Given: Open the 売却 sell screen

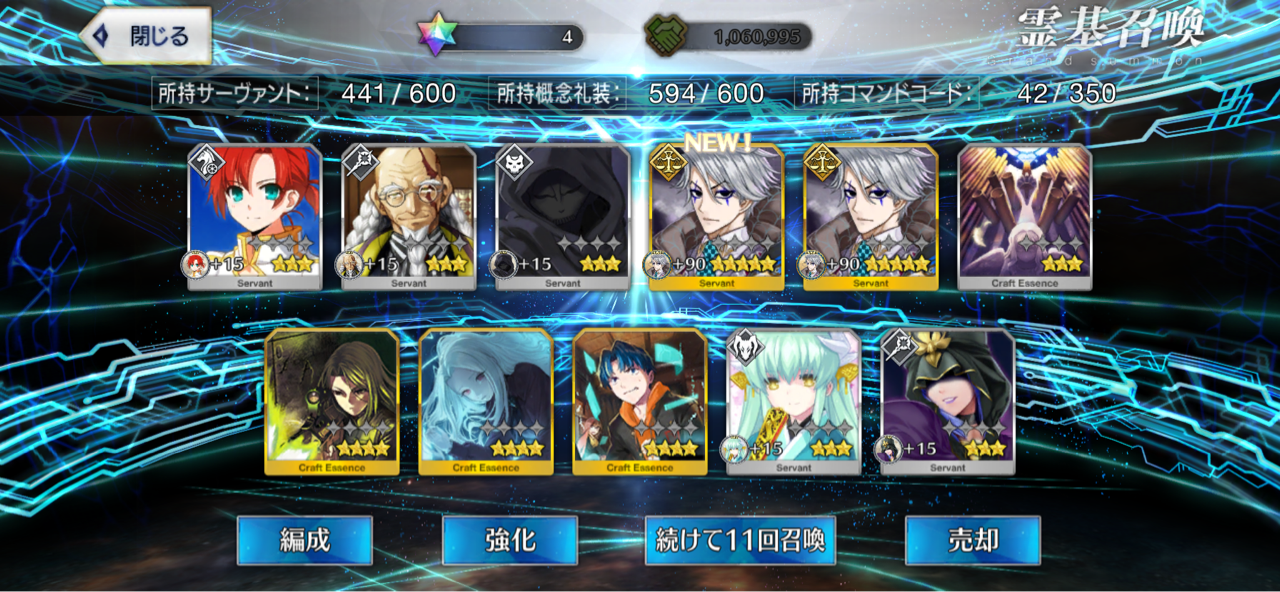Looking at the screenshot, I should (972, 541).
